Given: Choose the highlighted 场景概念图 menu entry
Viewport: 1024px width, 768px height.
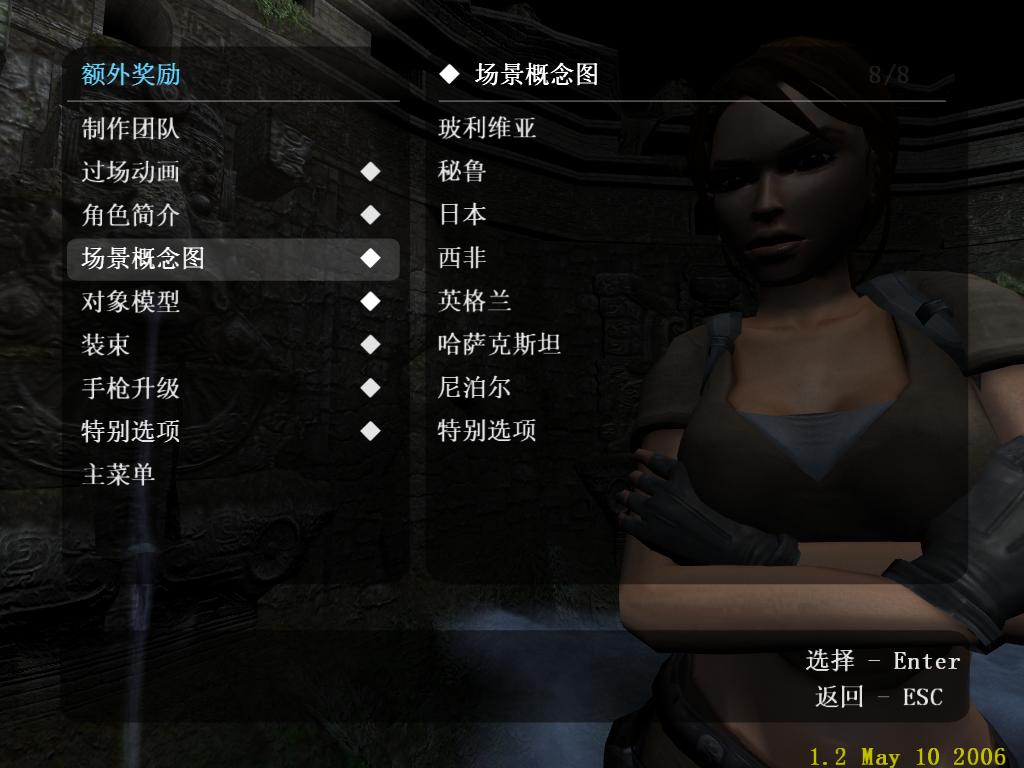Looking at the screenshot, I should [x=143, y=259].
